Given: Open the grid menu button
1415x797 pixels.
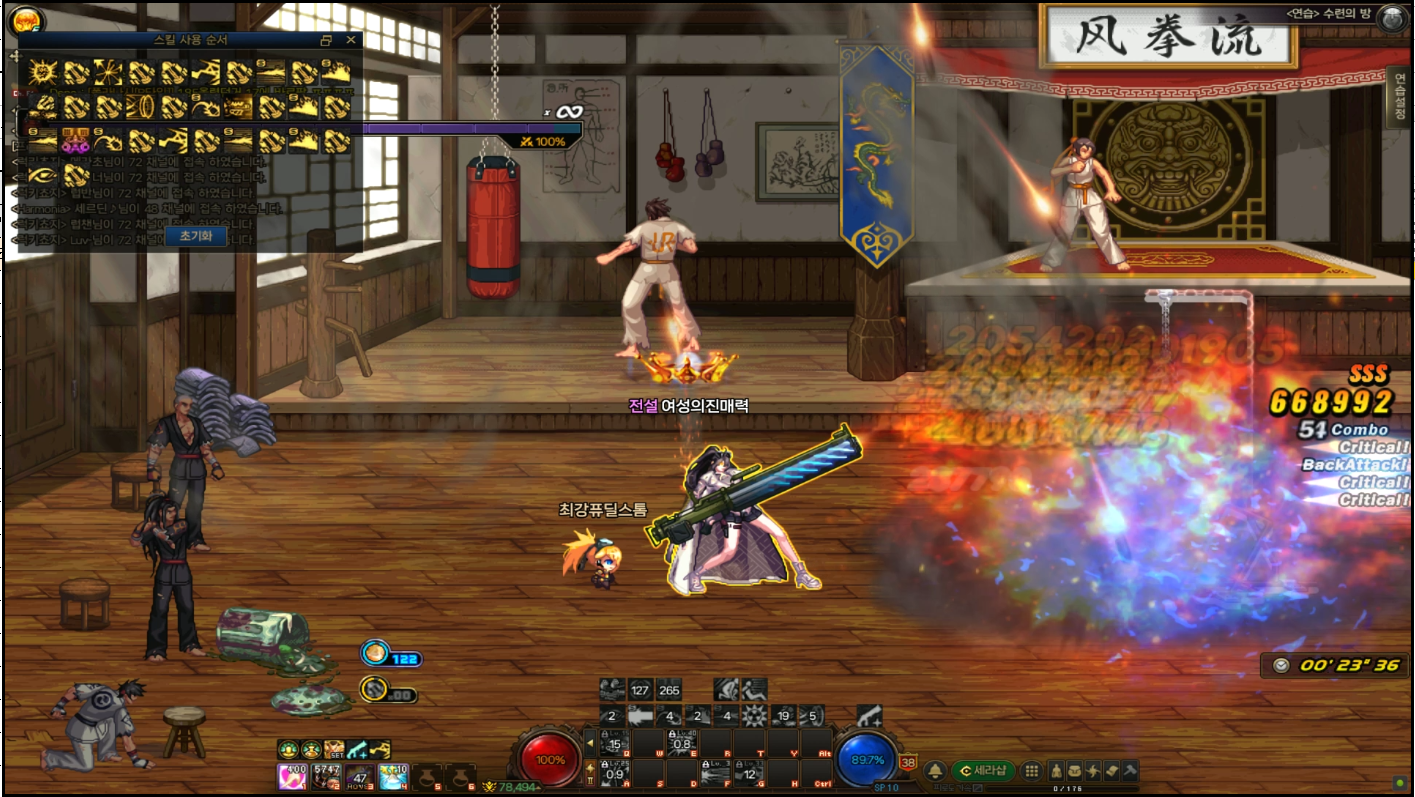Looking at the screenshot, I should point(1032,771).
